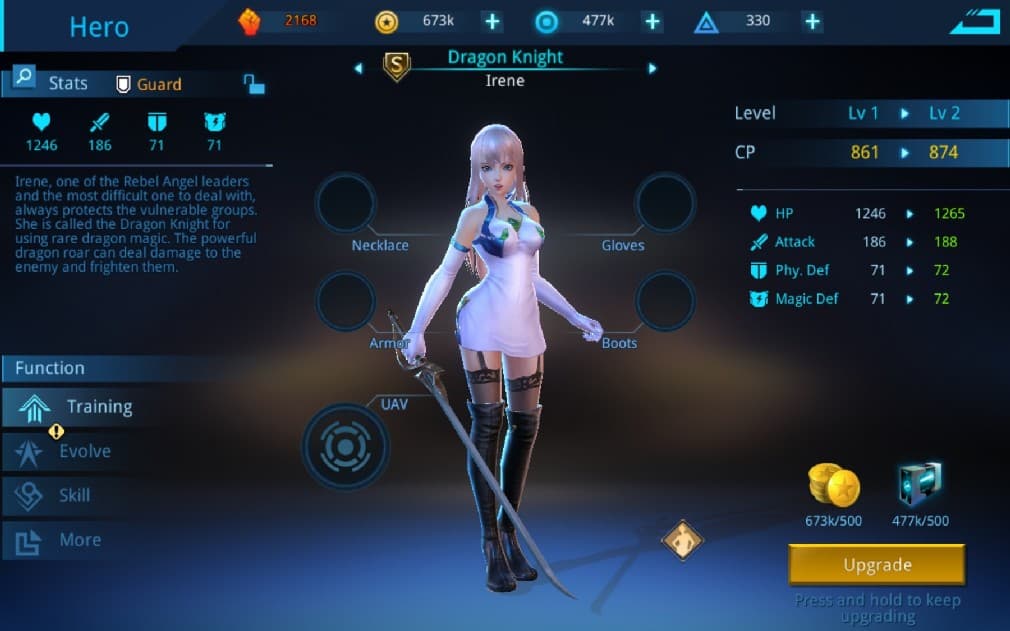1010x631 pixels.
Task: Select the empty Gloves slot
Action: click(665, 203)
